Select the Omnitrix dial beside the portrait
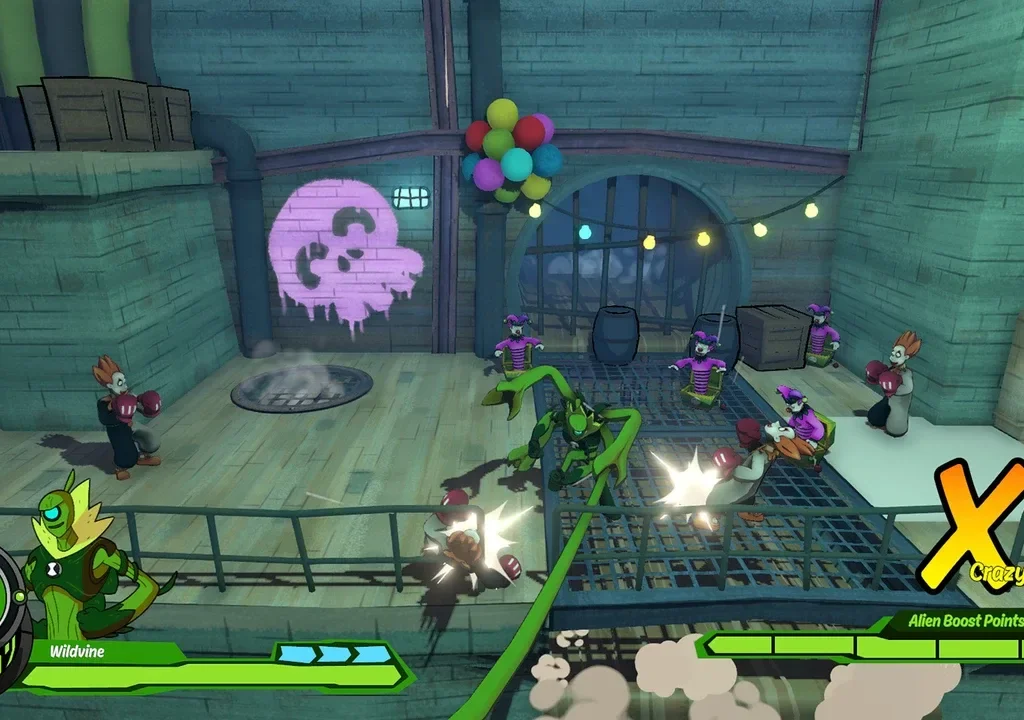Screen dimensions: 1024x720 9,592
